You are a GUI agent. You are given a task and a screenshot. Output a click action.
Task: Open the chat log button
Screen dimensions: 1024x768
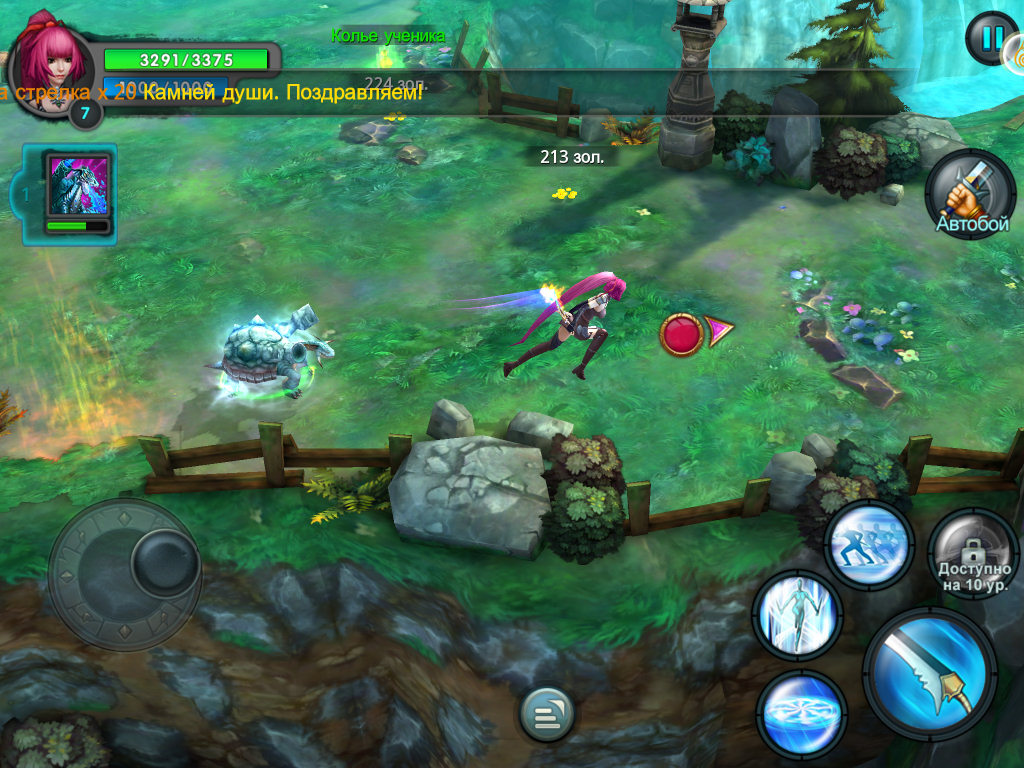(x=547, y=714)
